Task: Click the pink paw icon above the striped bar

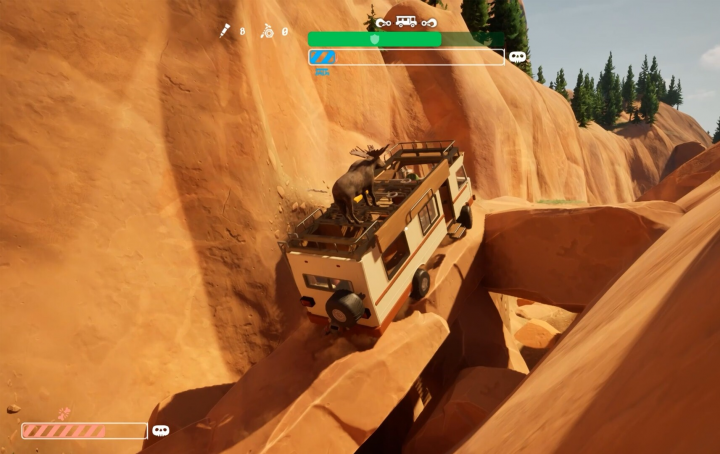Action: 65,413
